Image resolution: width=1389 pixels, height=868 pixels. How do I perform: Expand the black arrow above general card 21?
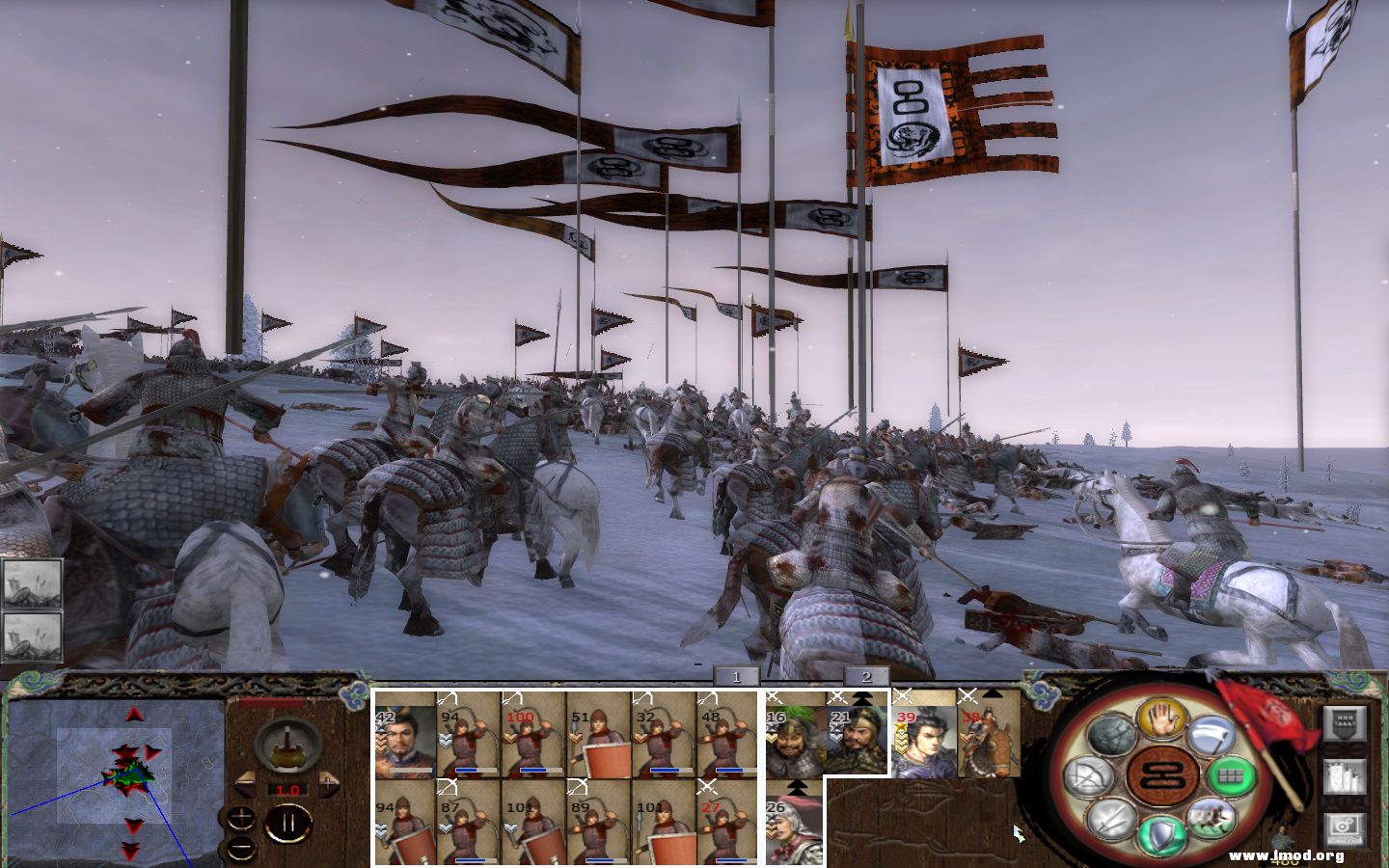tap(863, 697)
